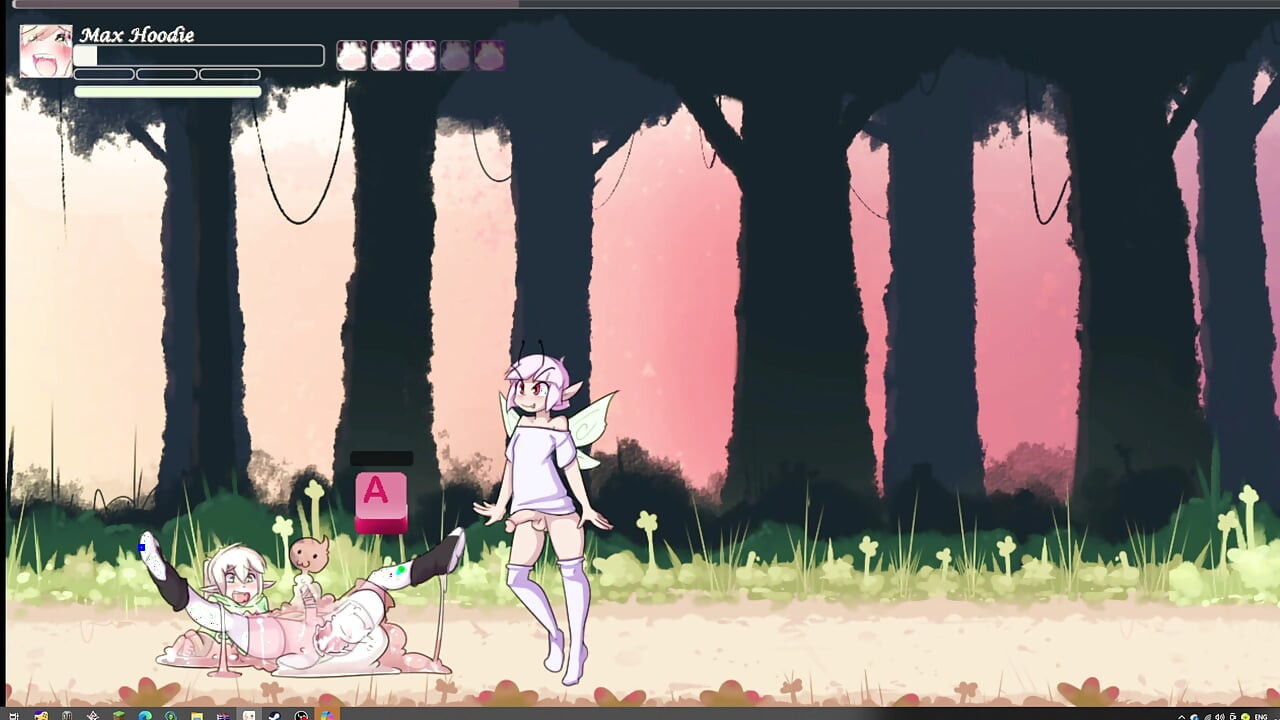Expand hidden icons with the tray chevron
This screenshot has height=720, width=1280.
pyautogui.click(x=1182, y=713)
